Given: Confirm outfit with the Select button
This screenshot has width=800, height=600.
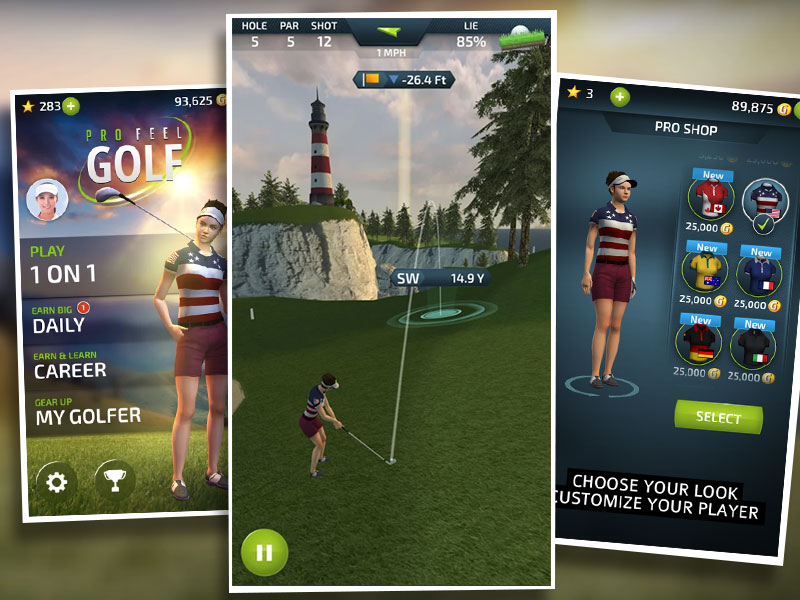Looking at the screenshot, I should pos(718,417).
